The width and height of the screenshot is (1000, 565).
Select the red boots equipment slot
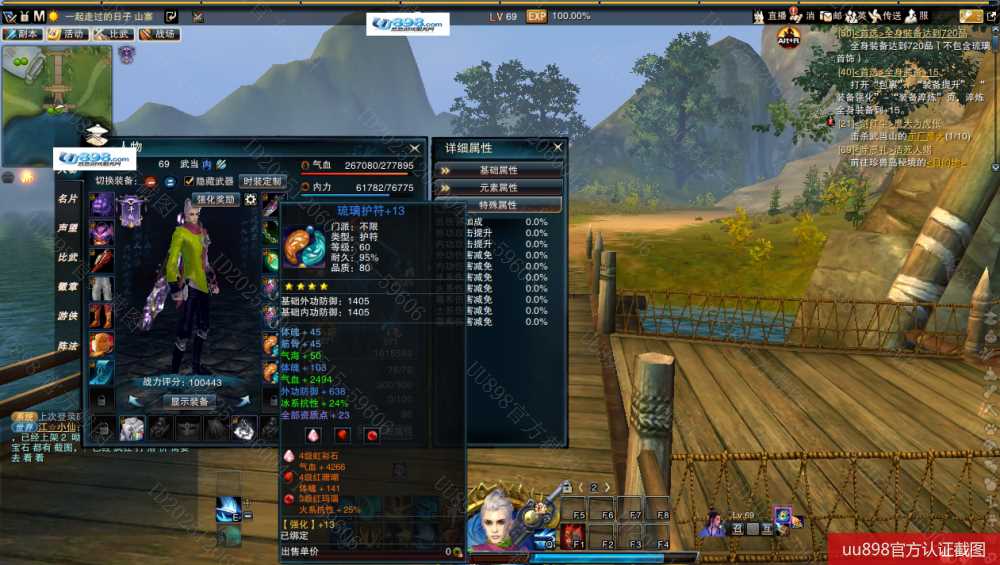(102, 316)
